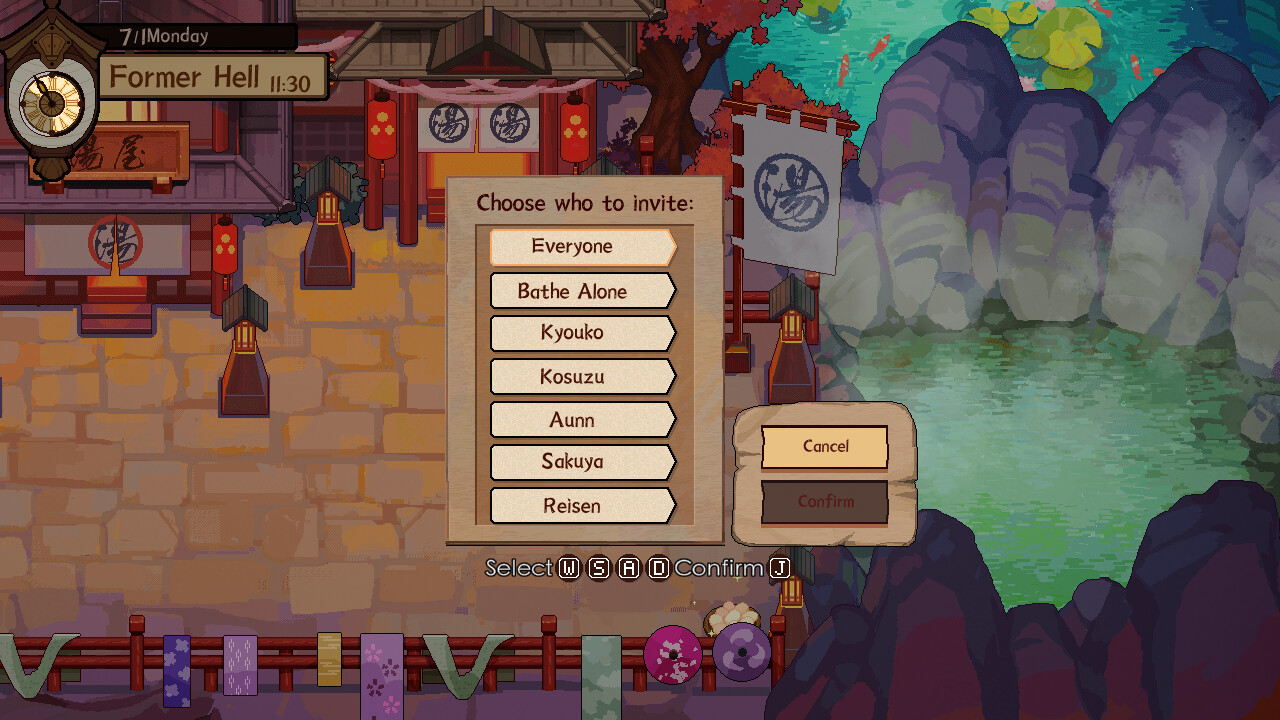1280x720 pixels.
Task: Click the J confirm key icon in hints
Action: point(779,567)
